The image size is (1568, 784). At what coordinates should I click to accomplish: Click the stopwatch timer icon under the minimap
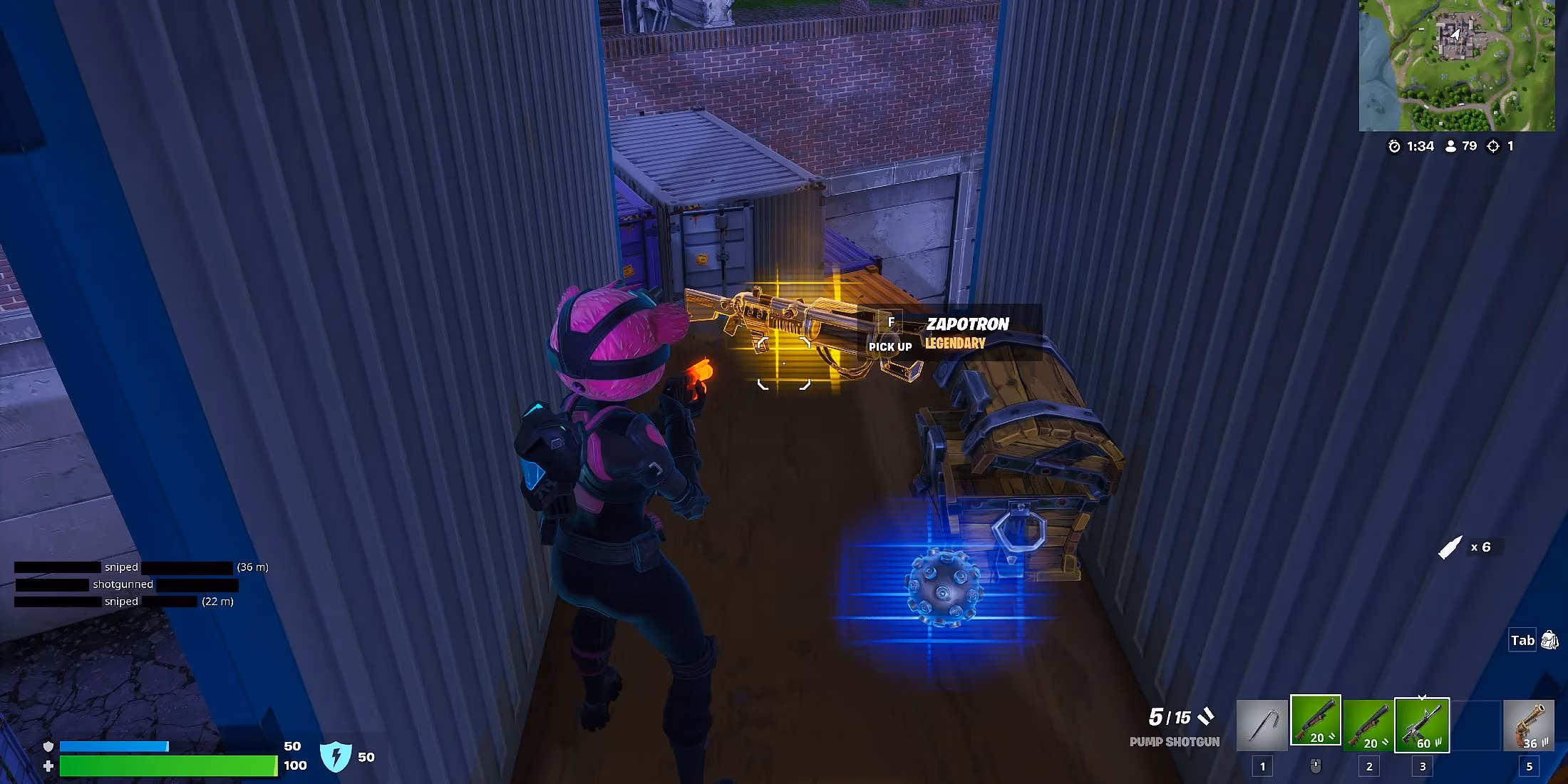[x=1395, y=146]
